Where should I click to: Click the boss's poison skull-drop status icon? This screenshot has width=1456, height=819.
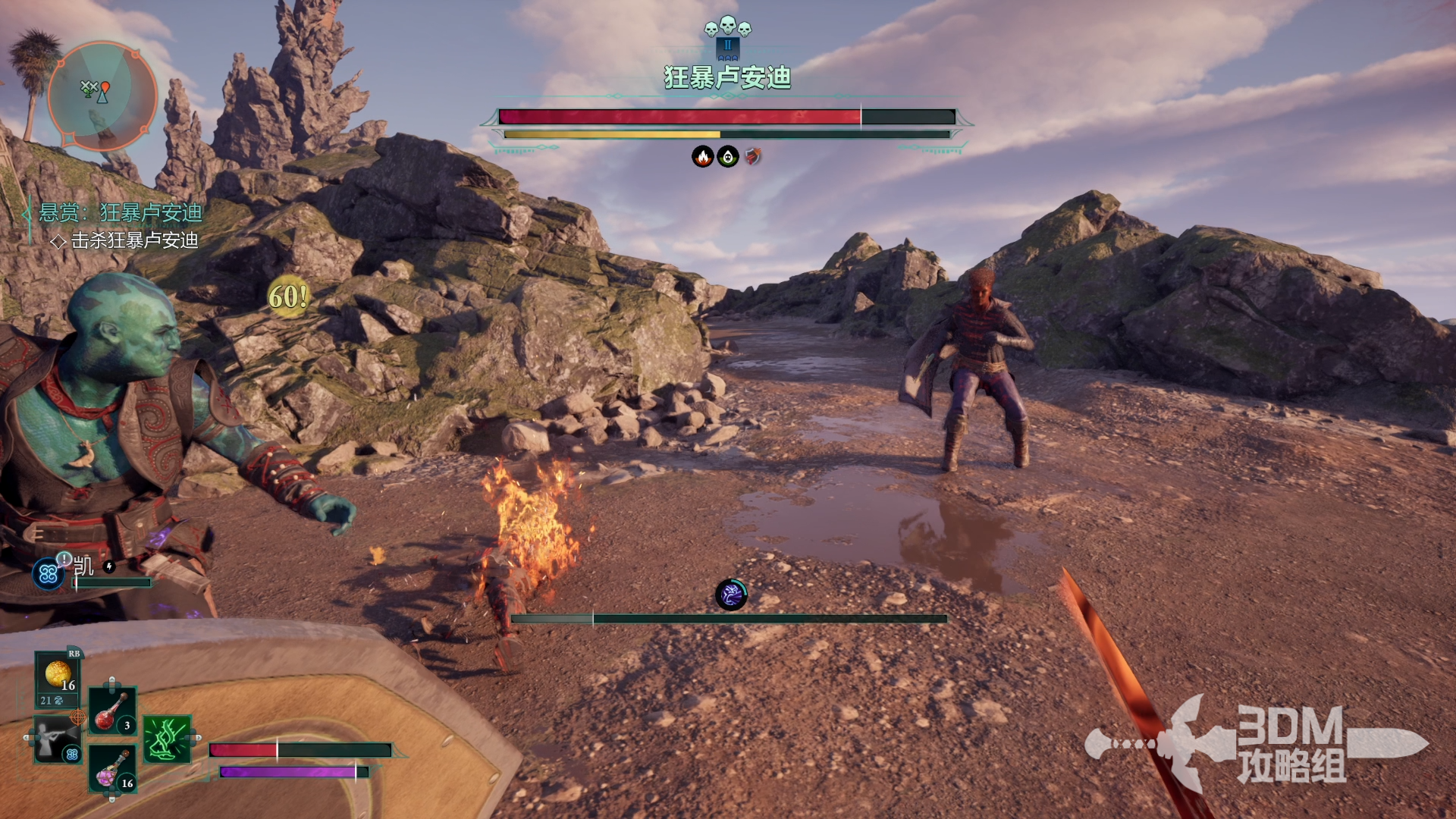point(728,157)
